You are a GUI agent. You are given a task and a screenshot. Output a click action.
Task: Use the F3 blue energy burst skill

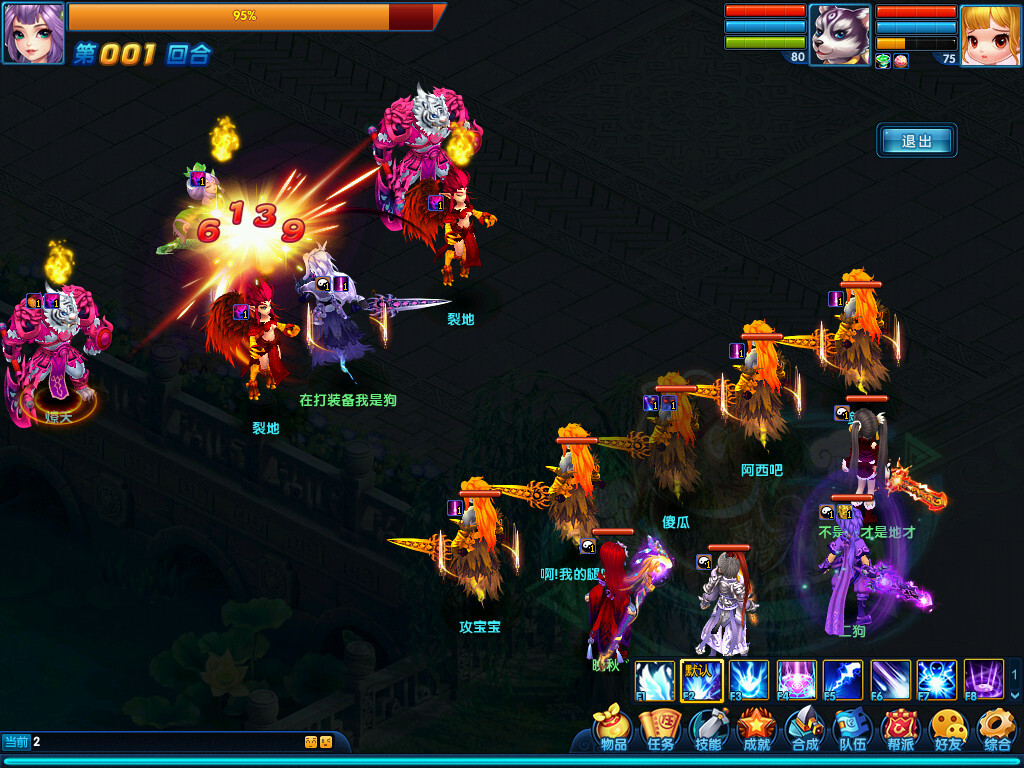pos(749,680)
